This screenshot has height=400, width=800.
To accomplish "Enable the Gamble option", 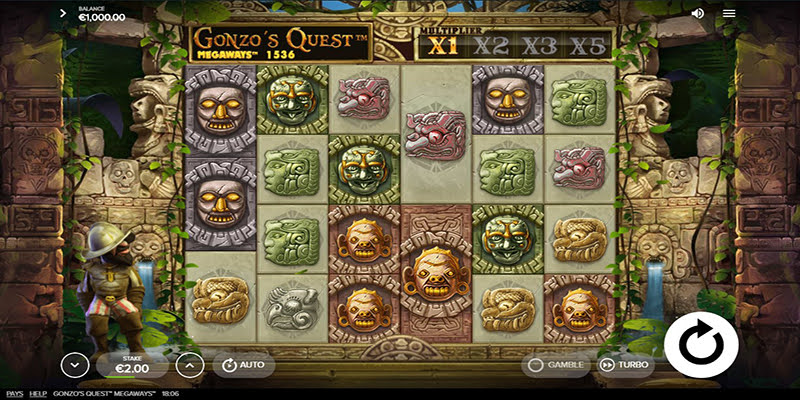I will [x=555, y=365].
